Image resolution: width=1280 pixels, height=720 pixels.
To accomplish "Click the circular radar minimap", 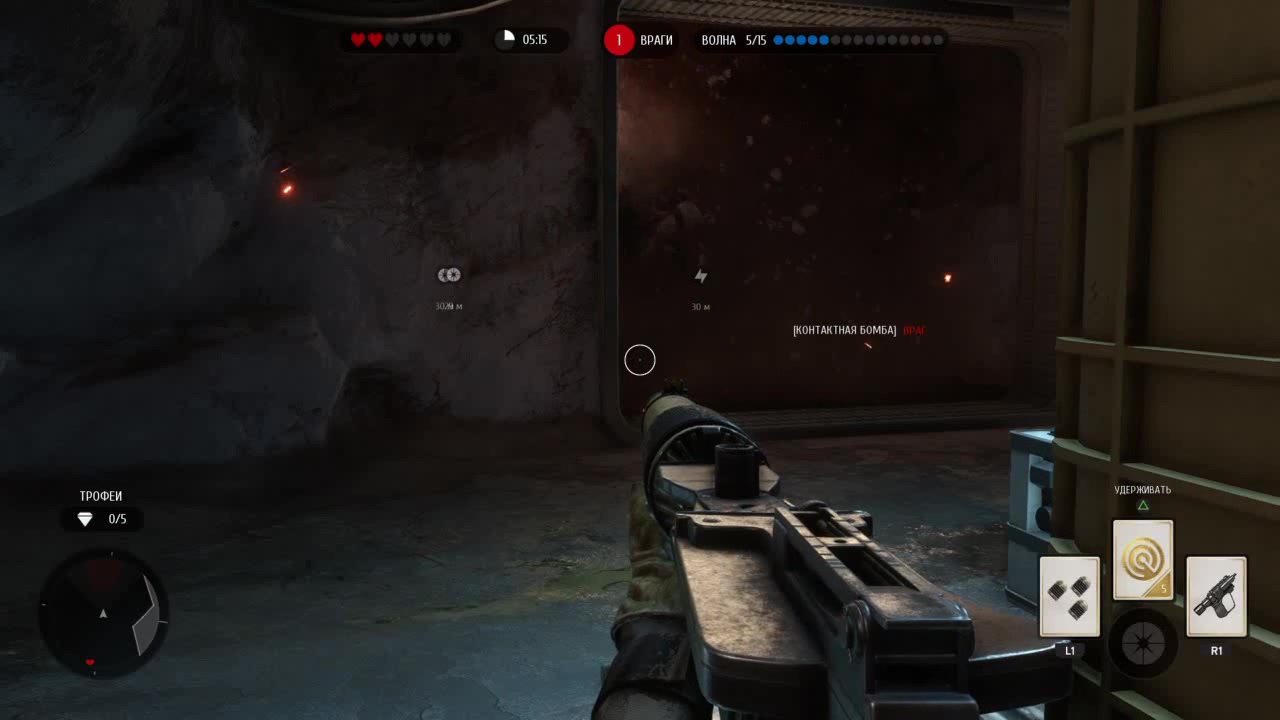I will click(103, 612).
